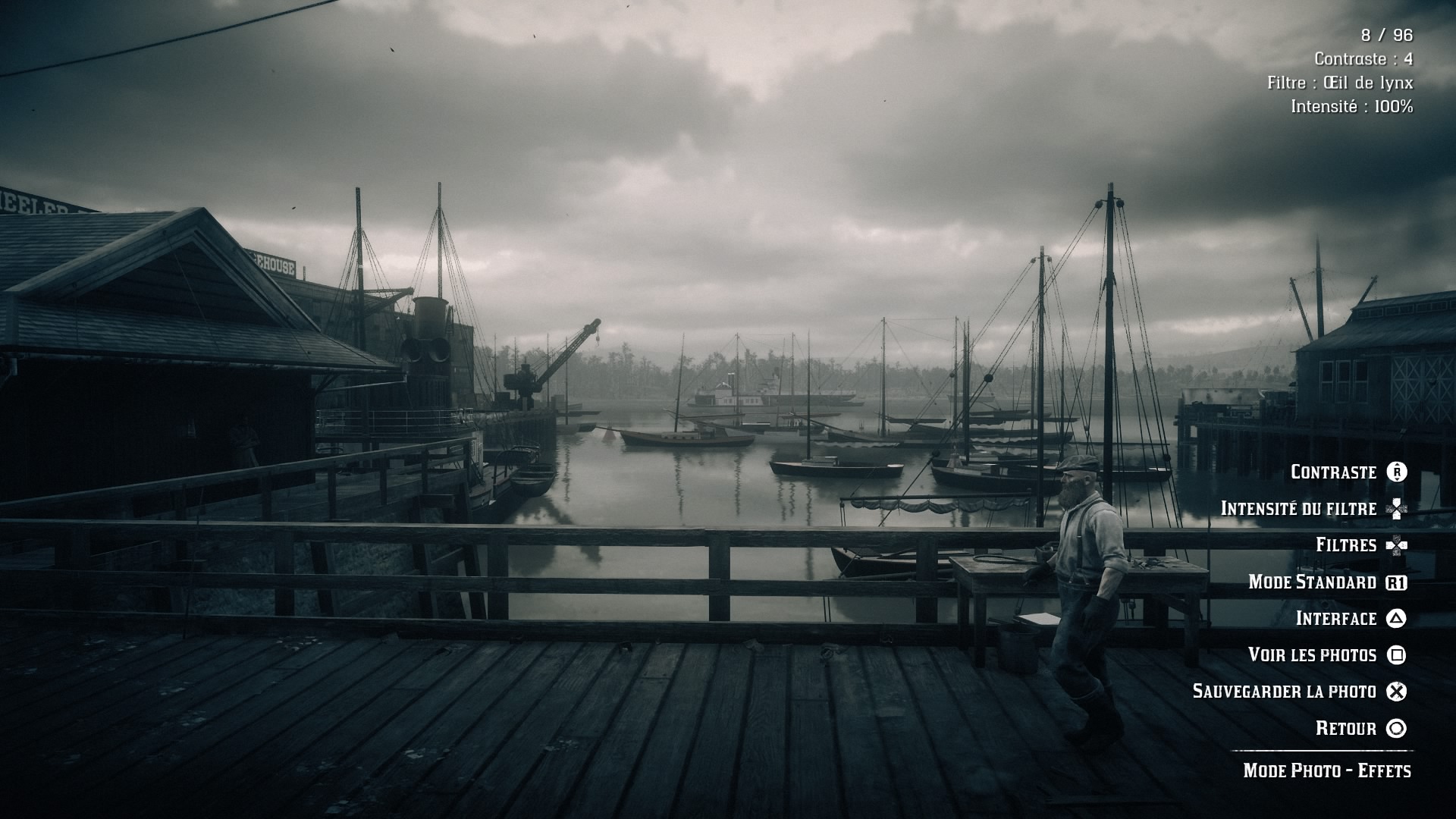Open the Filtres option
This screenshot has width=1456, height=819.
pos(1346,545)
